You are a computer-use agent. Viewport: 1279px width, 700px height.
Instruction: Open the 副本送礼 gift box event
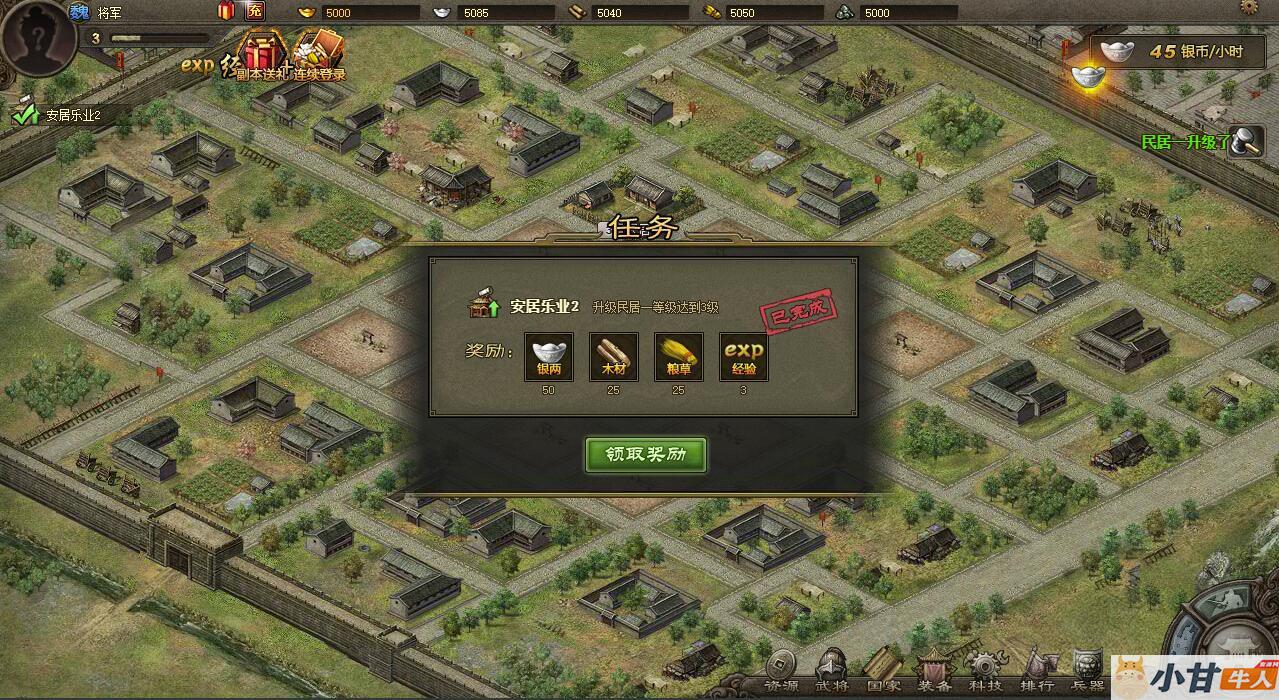[x=264, y=55]
